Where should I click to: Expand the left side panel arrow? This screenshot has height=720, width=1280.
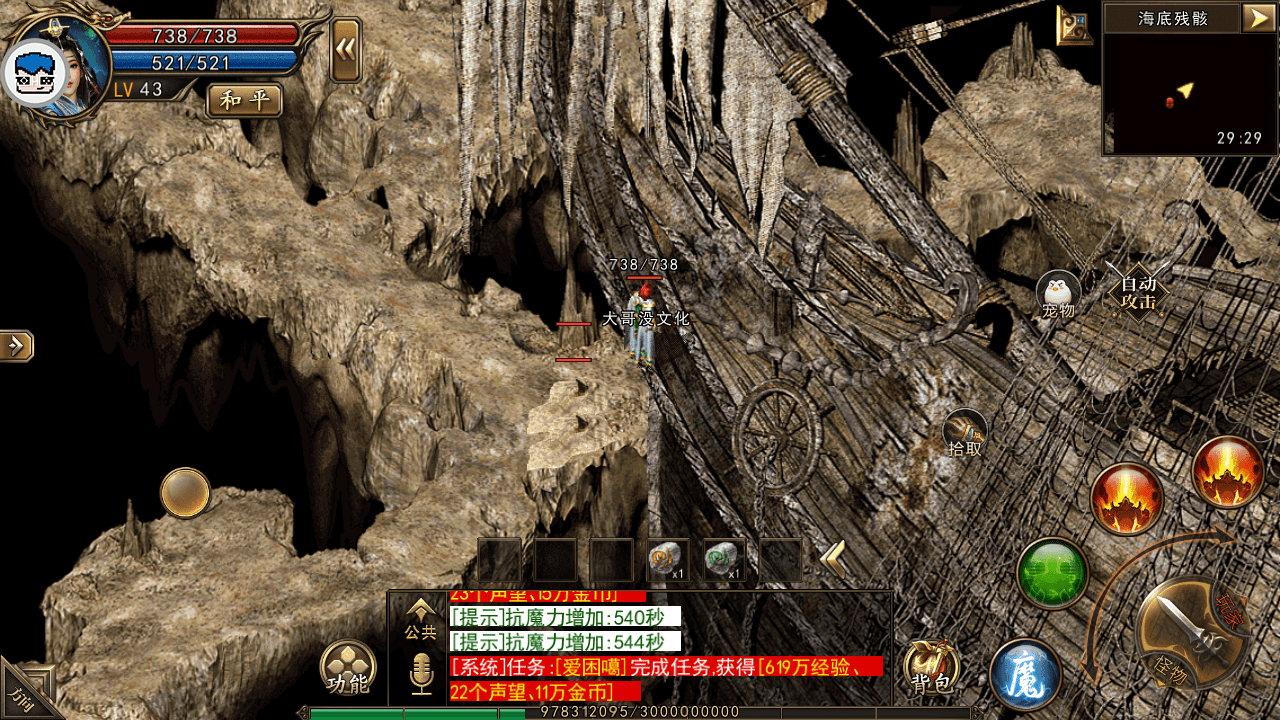pos(17,346)
